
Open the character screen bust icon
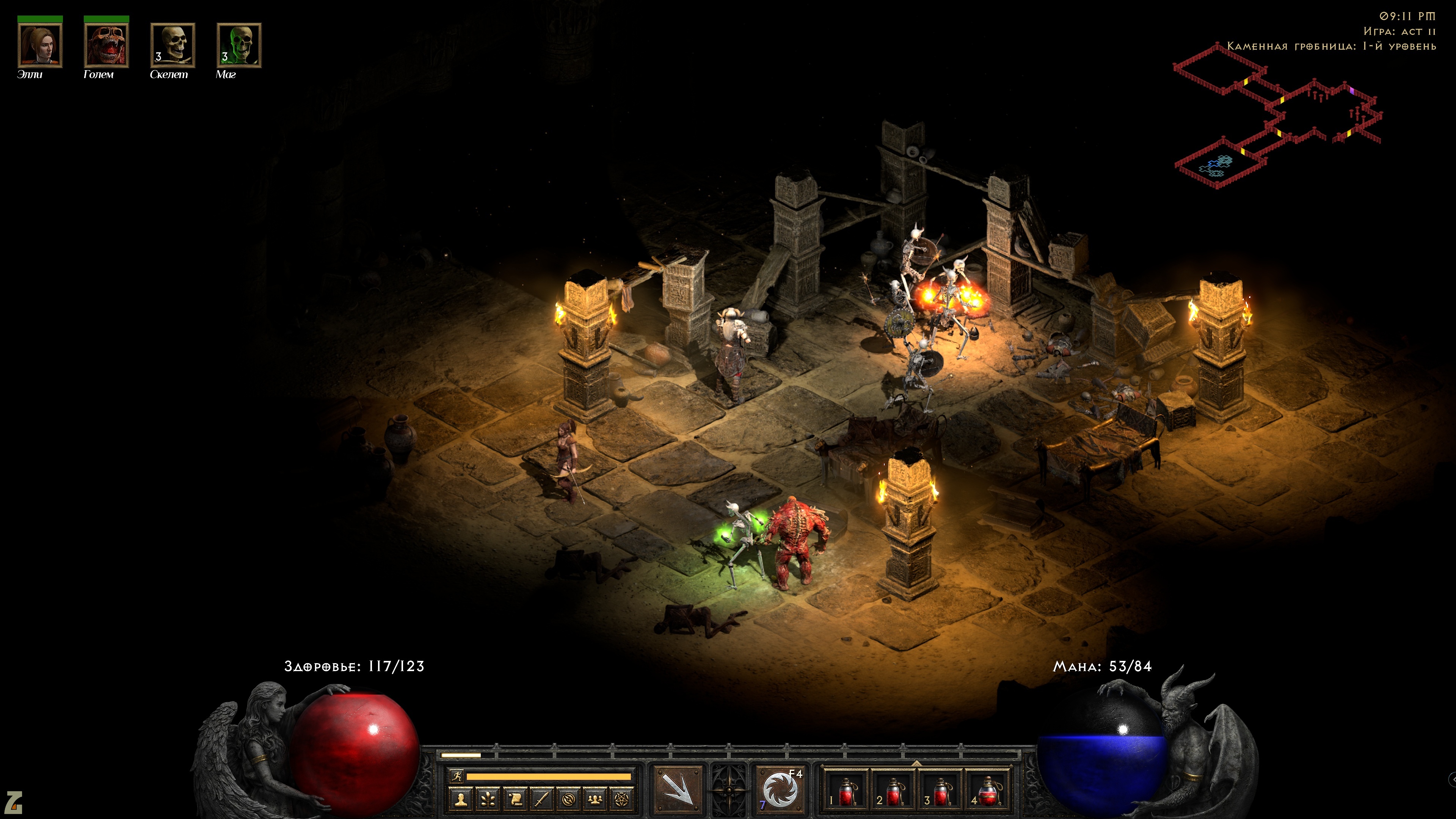461,799
